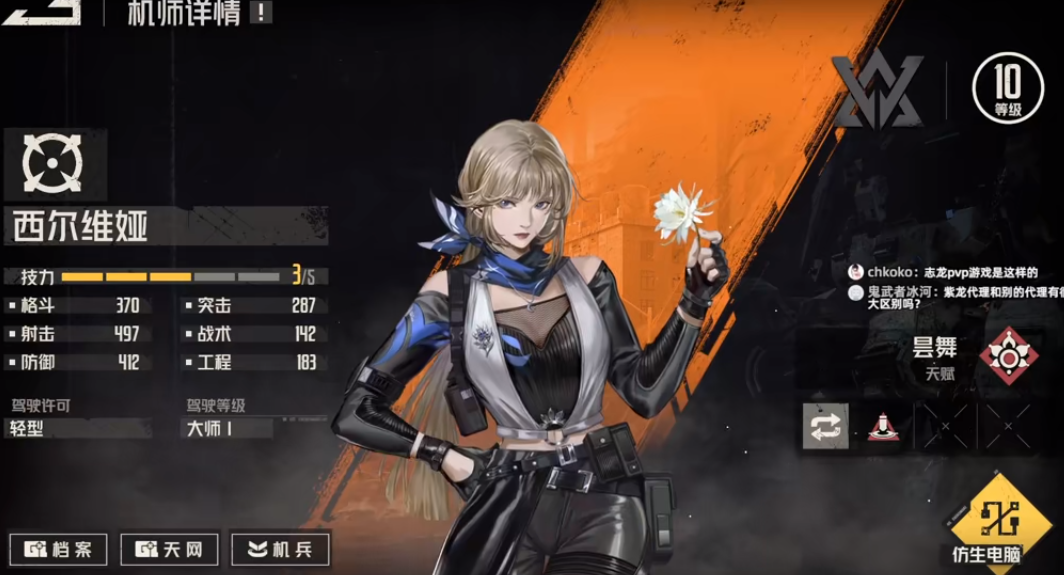
Task: Click the 大师 I pilot rank field
Action: tap(226, 429)
